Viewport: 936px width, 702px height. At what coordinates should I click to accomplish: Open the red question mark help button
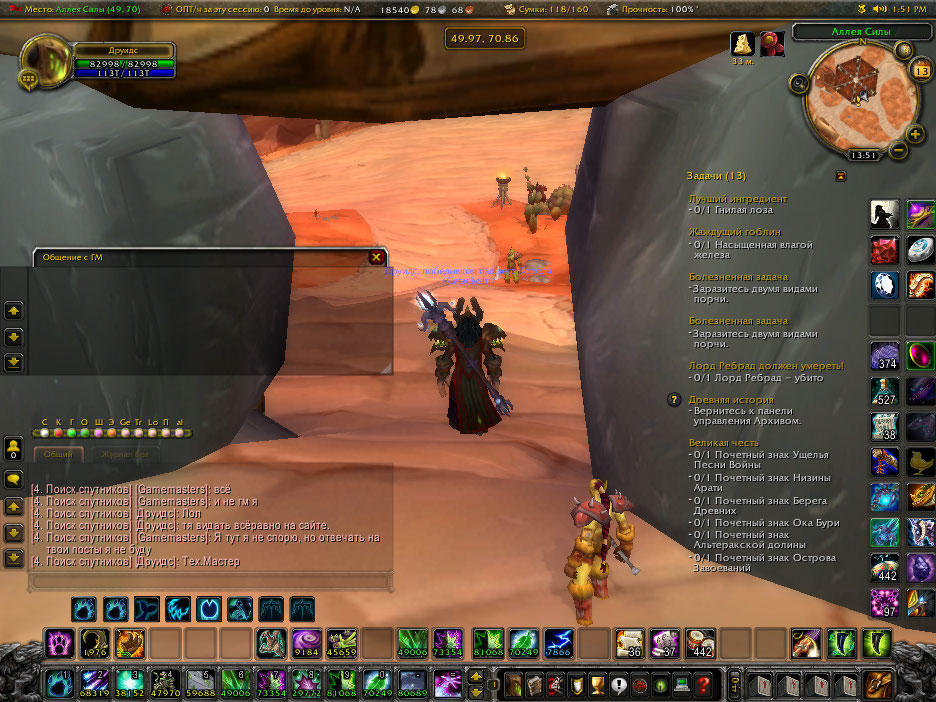(705, 685)
